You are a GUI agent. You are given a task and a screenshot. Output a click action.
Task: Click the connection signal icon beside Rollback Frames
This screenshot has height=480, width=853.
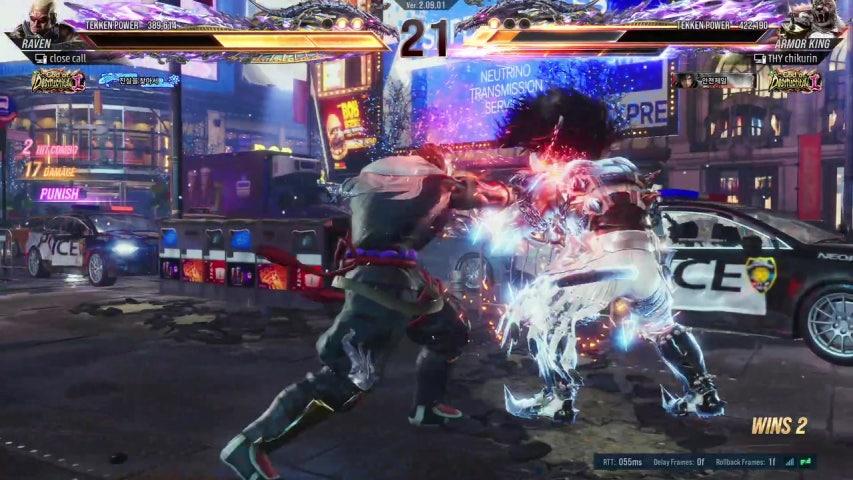(790, 462)
